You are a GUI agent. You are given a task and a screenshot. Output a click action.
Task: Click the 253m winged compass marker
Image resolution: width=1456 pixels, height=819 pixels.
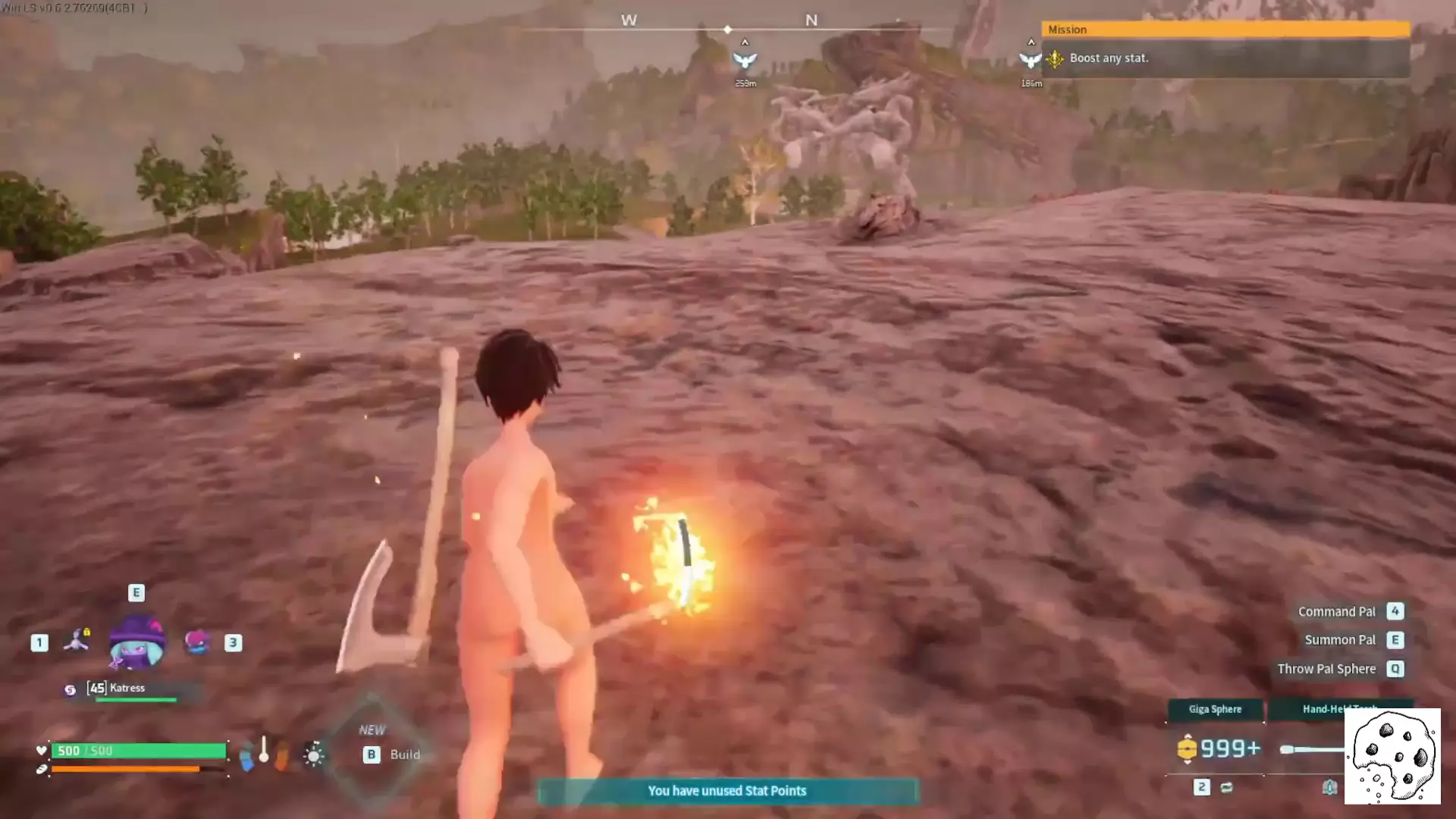[x=745, y=61]
